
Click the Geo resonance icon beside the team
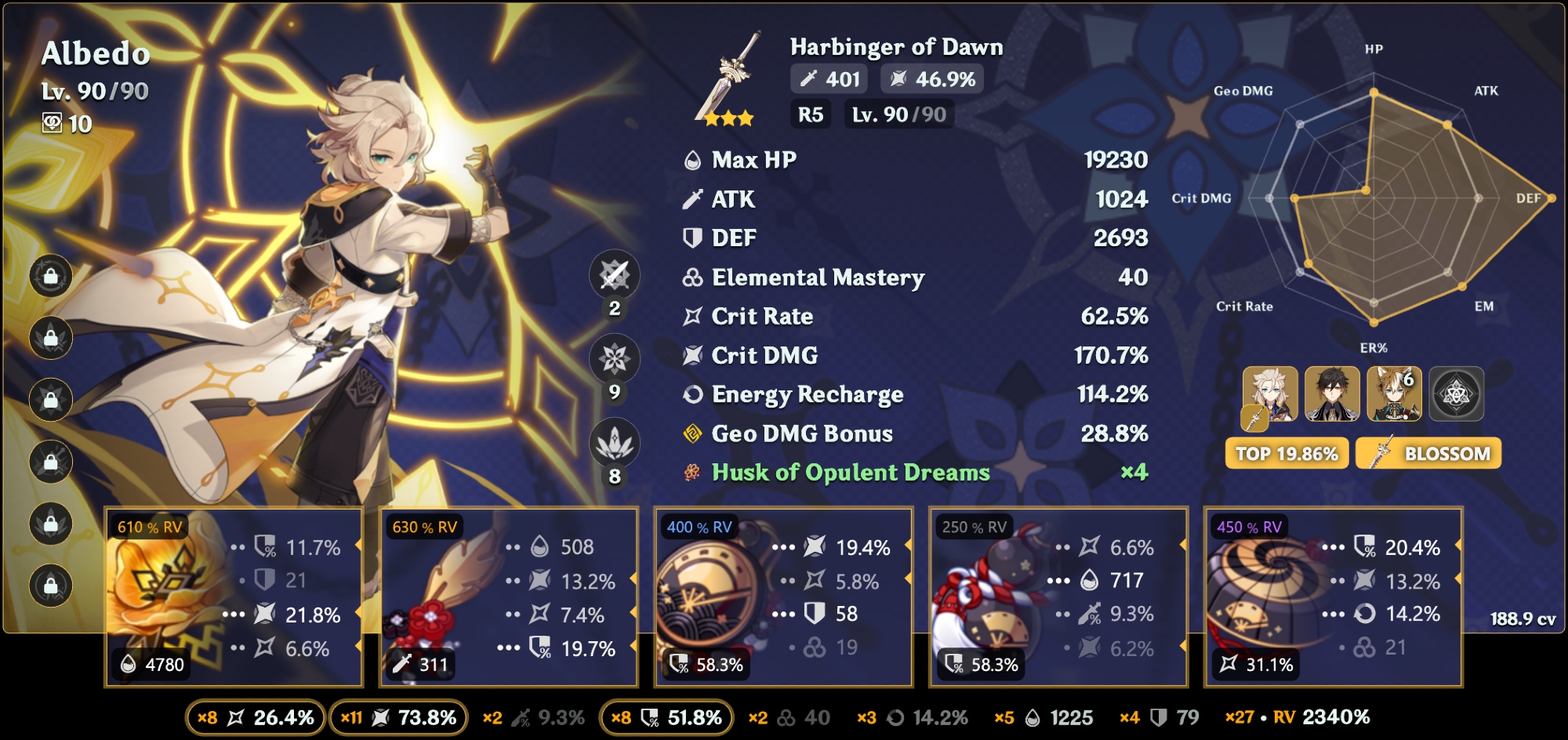[x=1457, y=394]
